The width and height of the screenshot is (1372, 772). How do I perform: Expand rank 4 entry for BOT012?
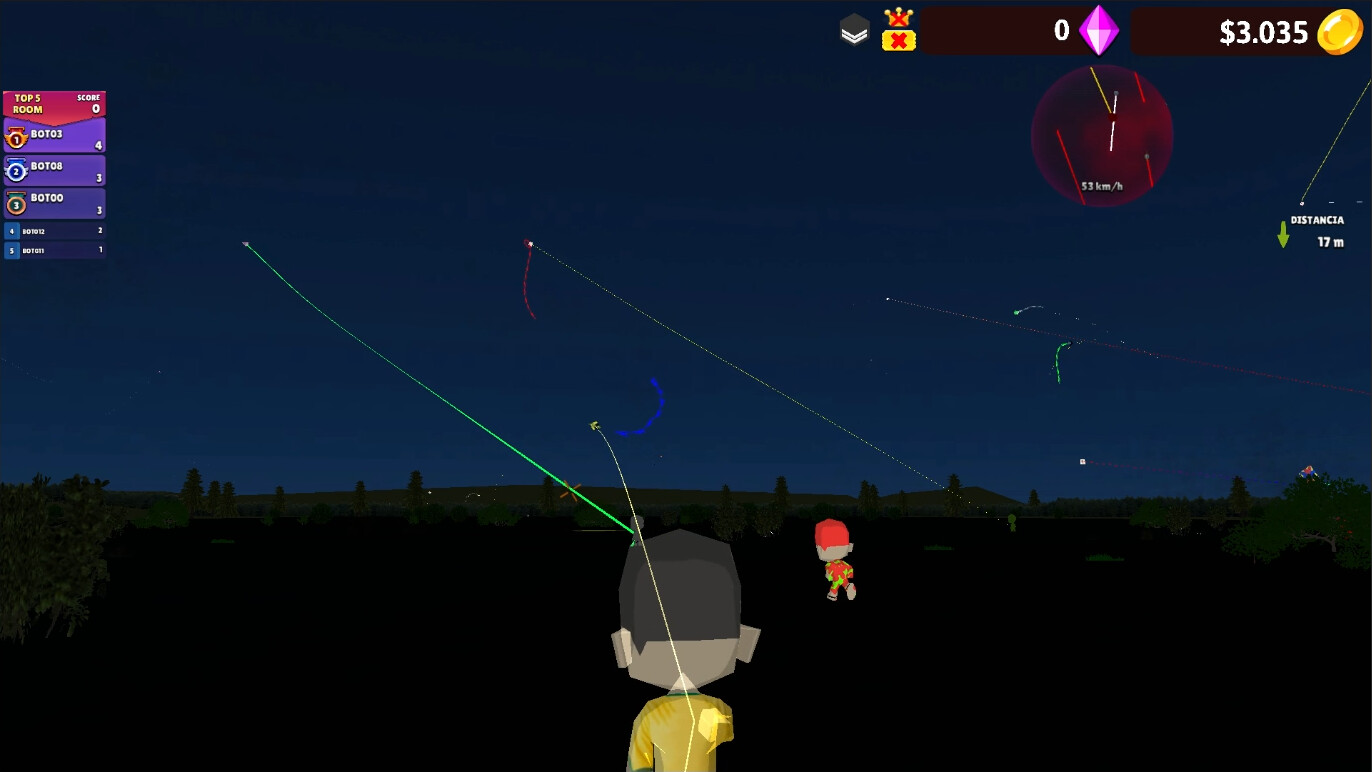tap(55, 230)
